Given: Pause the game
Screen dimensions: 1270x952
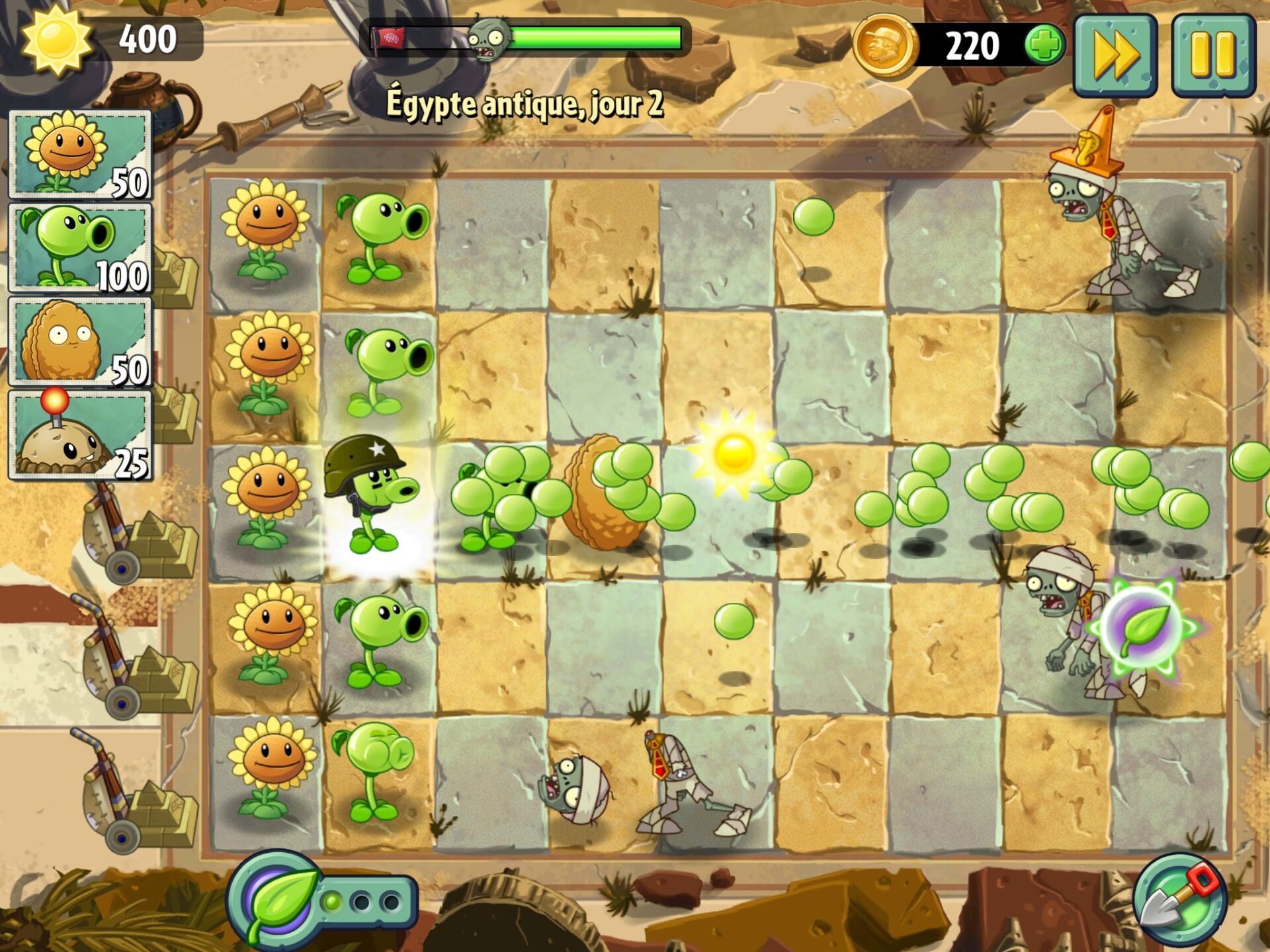Looking at the screenshot, I should pyautogui.click(x=1212, y=56).
